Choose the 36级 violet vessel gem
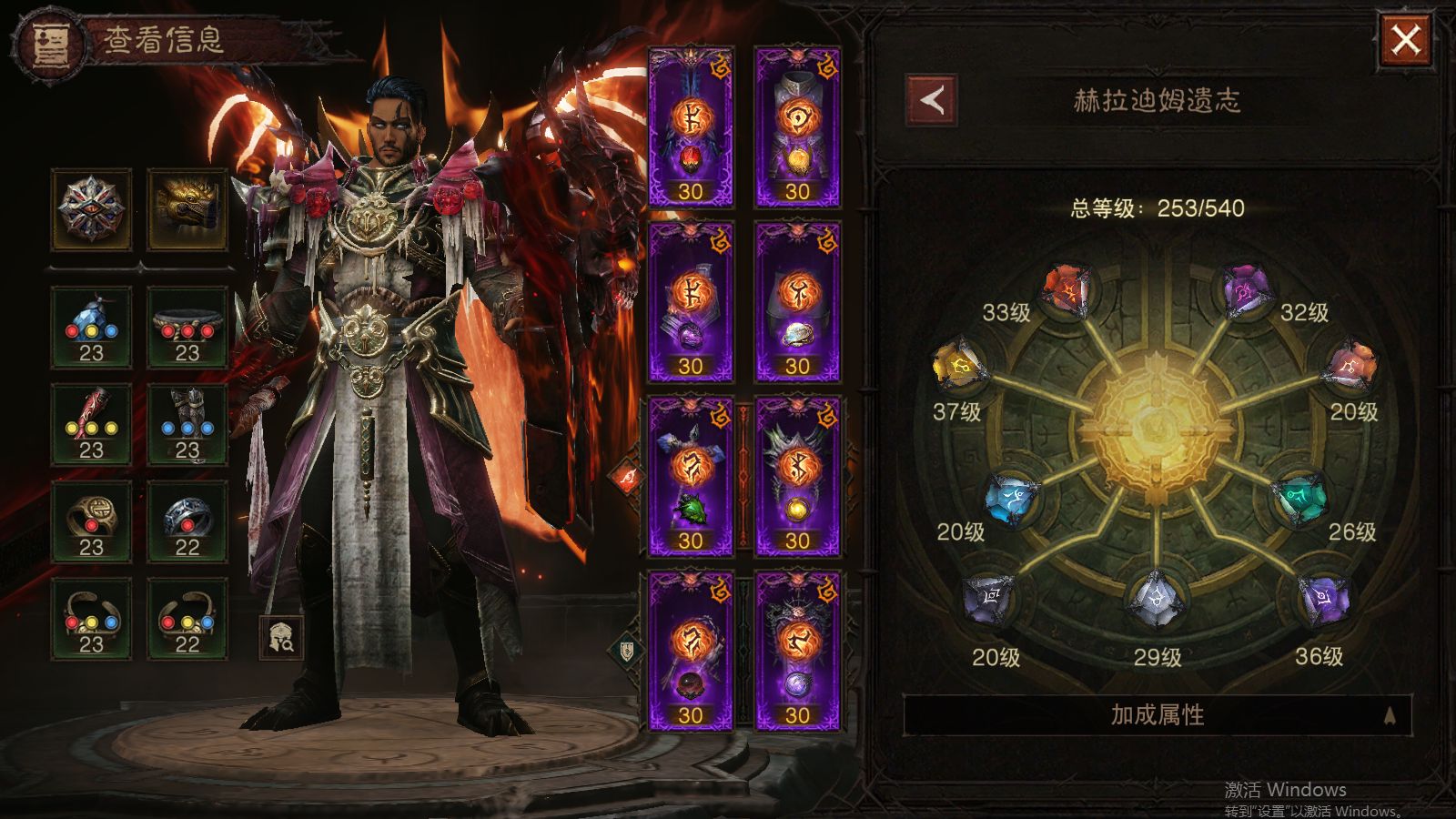 point(1324,600)
